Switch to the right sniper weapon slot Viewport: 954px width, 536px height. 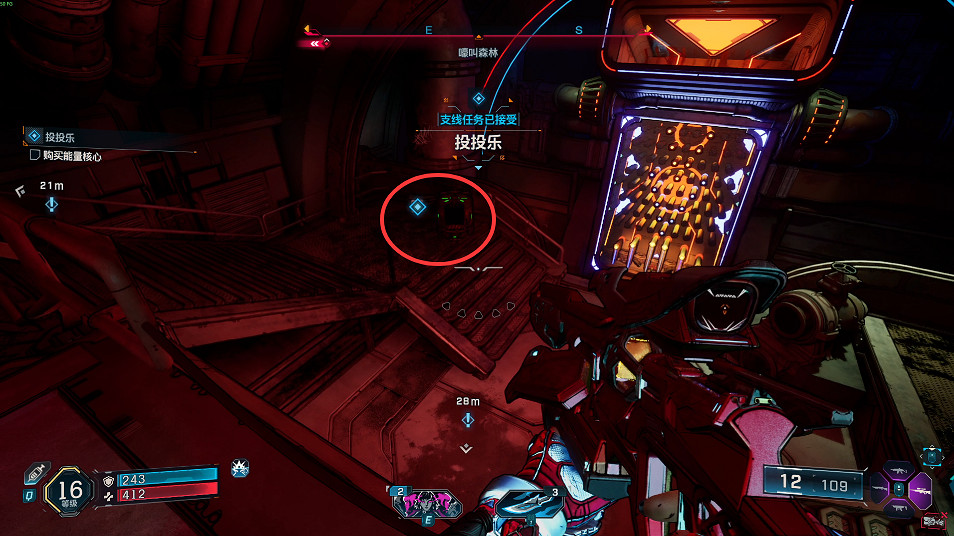pos(919,492)
